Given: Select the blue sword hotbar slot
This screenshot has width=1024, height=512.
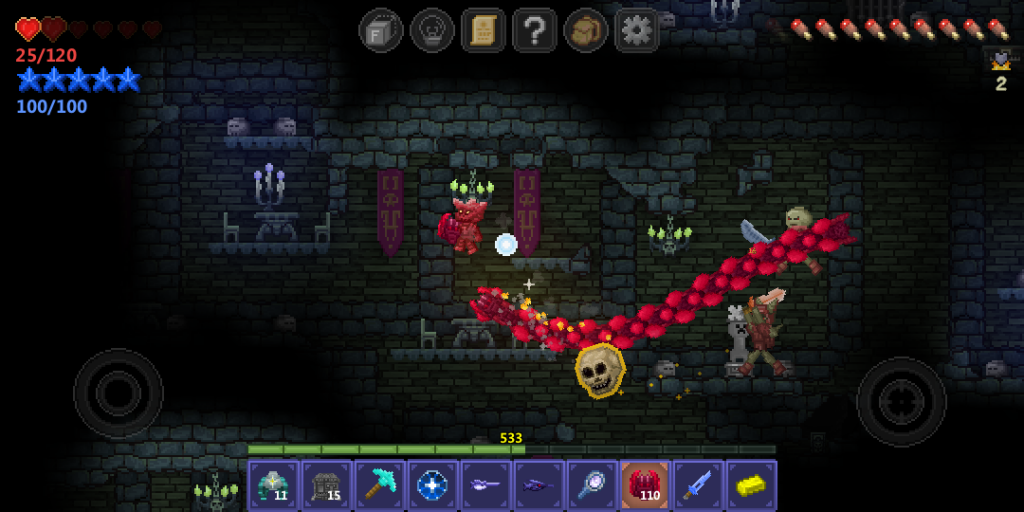Looking at the screenshot, I should [x=698, y=485].
